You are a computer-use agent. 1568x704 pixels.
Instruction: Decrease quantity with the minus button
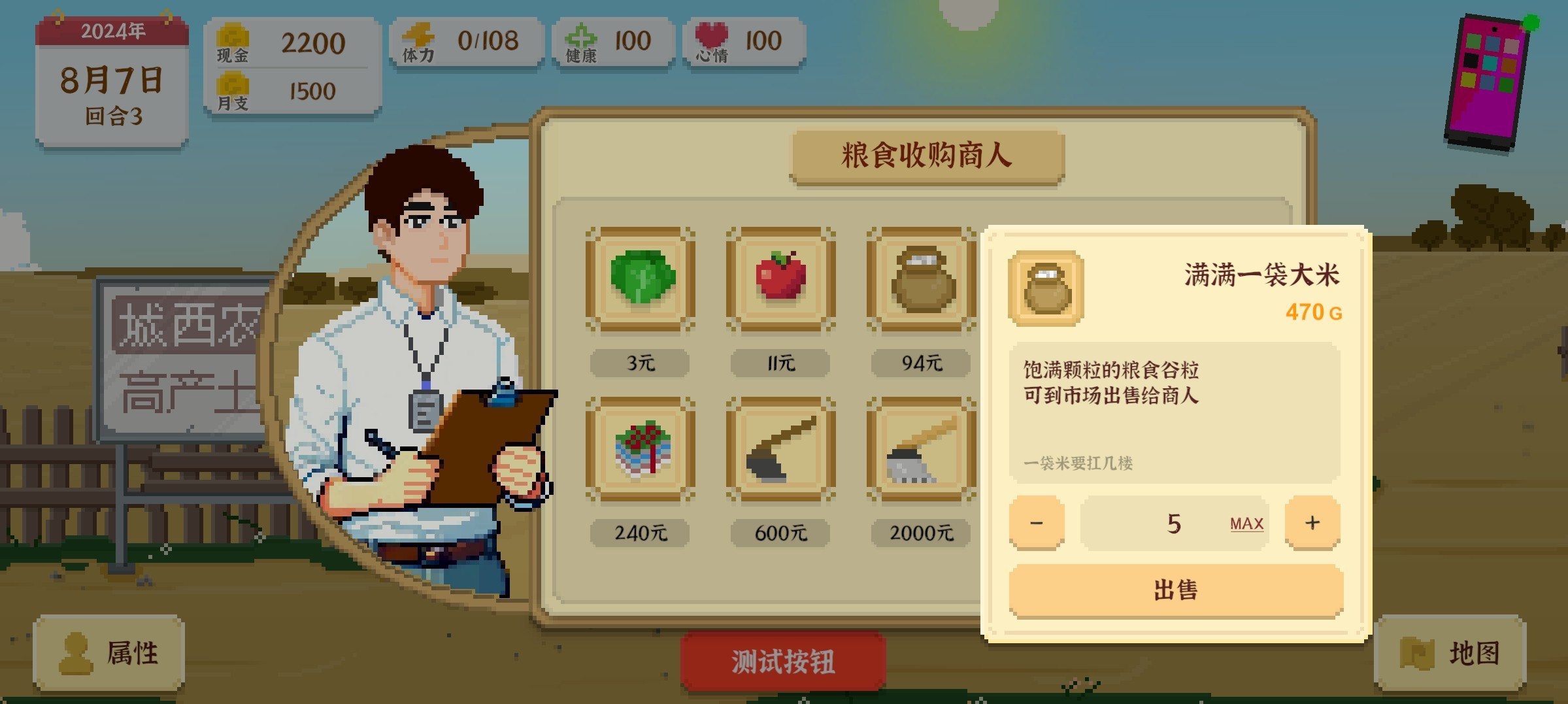point(1038,522)
